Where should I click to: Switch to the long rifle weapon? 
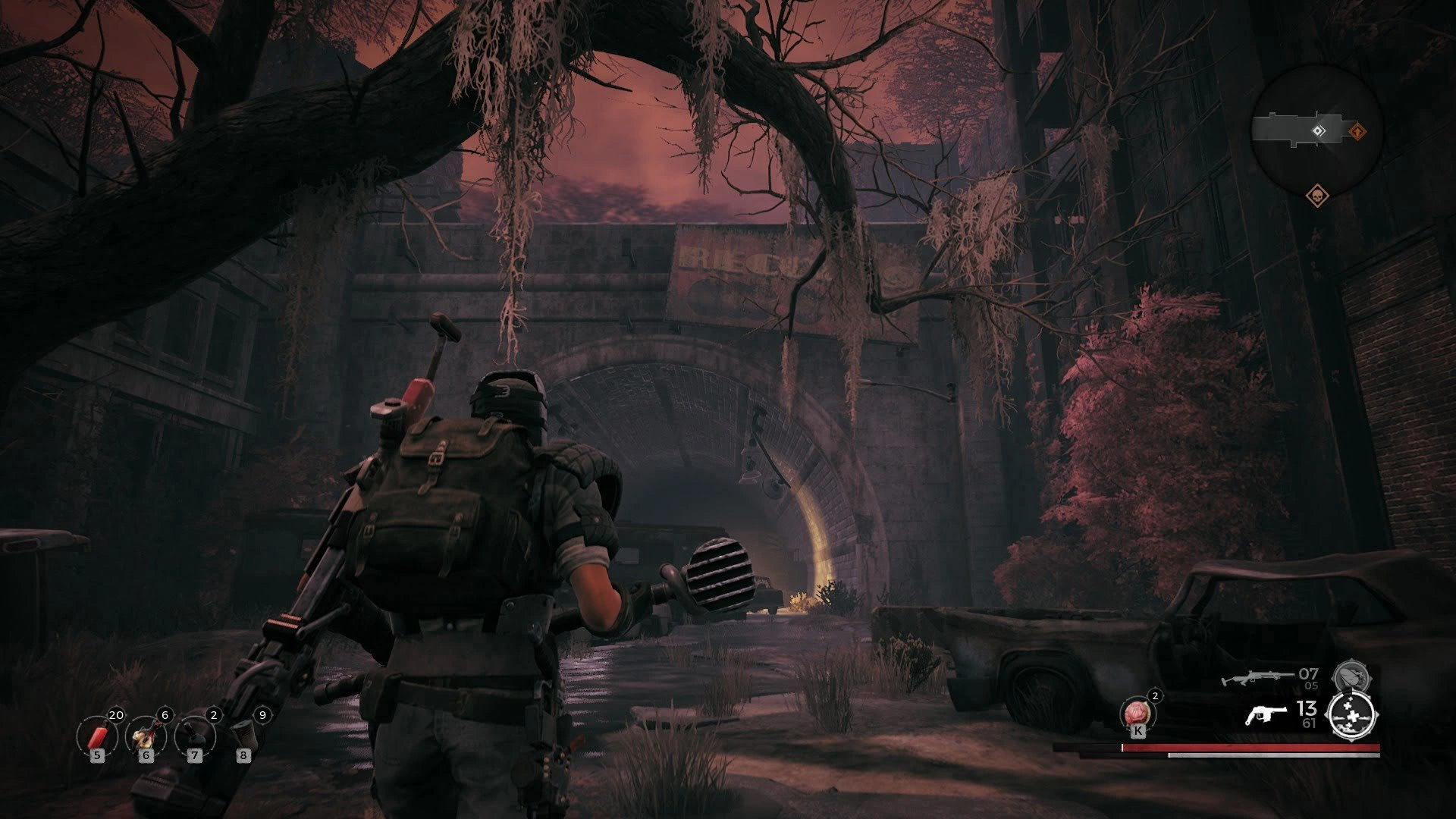coord(1254,676)
